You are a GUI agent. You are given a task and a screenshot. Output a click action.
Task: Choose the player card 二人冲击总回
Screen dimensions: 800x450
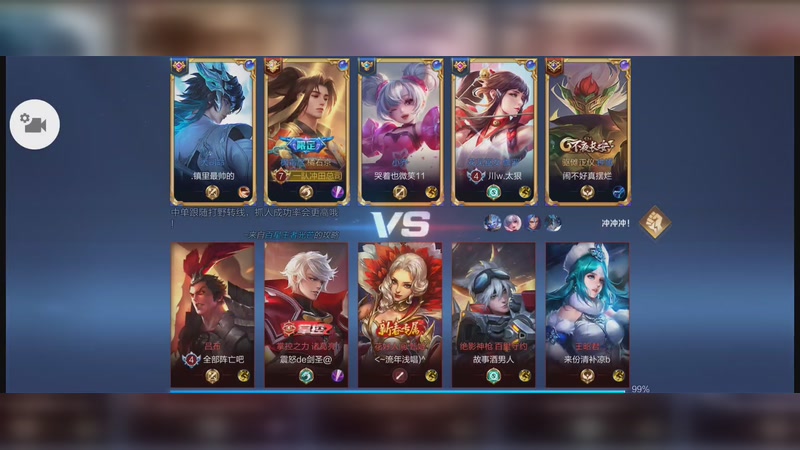(x=306, y=130)
